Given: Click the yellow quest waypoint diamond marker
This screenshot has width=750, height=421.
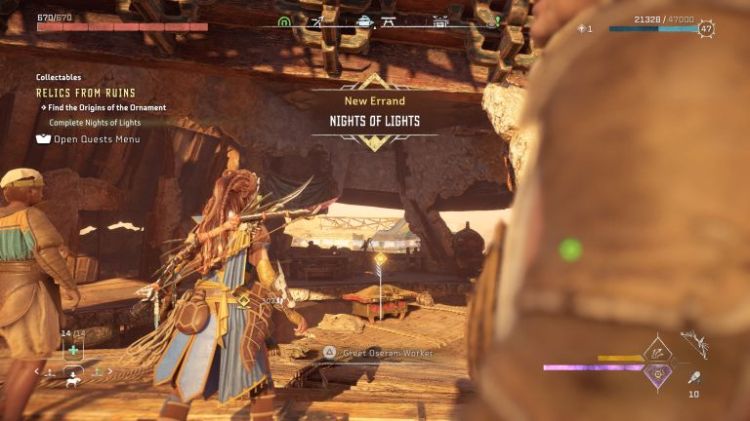Looking at the screenshot, I should [380, 260].
